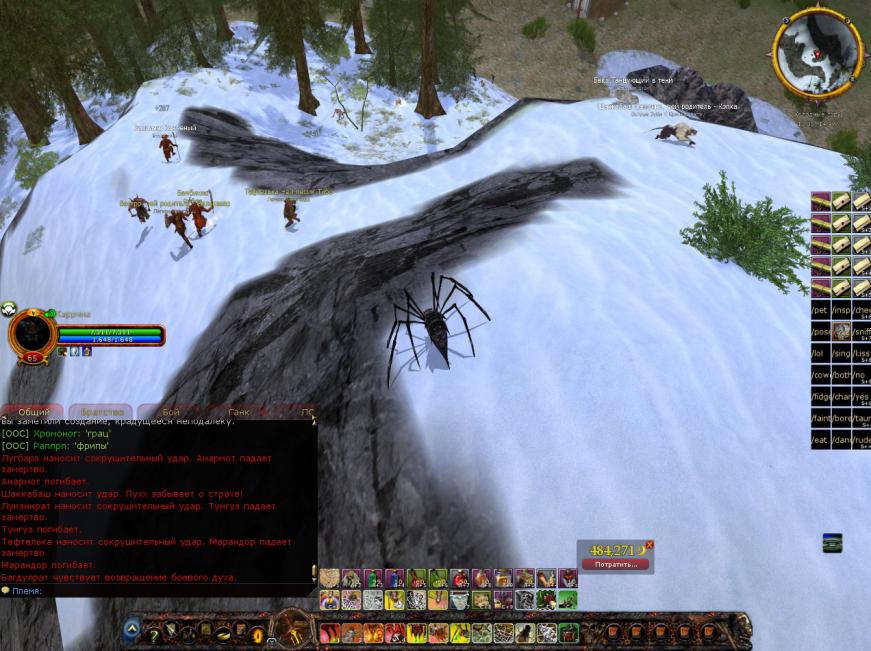Trigger the /lol emote slot
Viewport: 871px width, 651px height.
click(820, 353)
